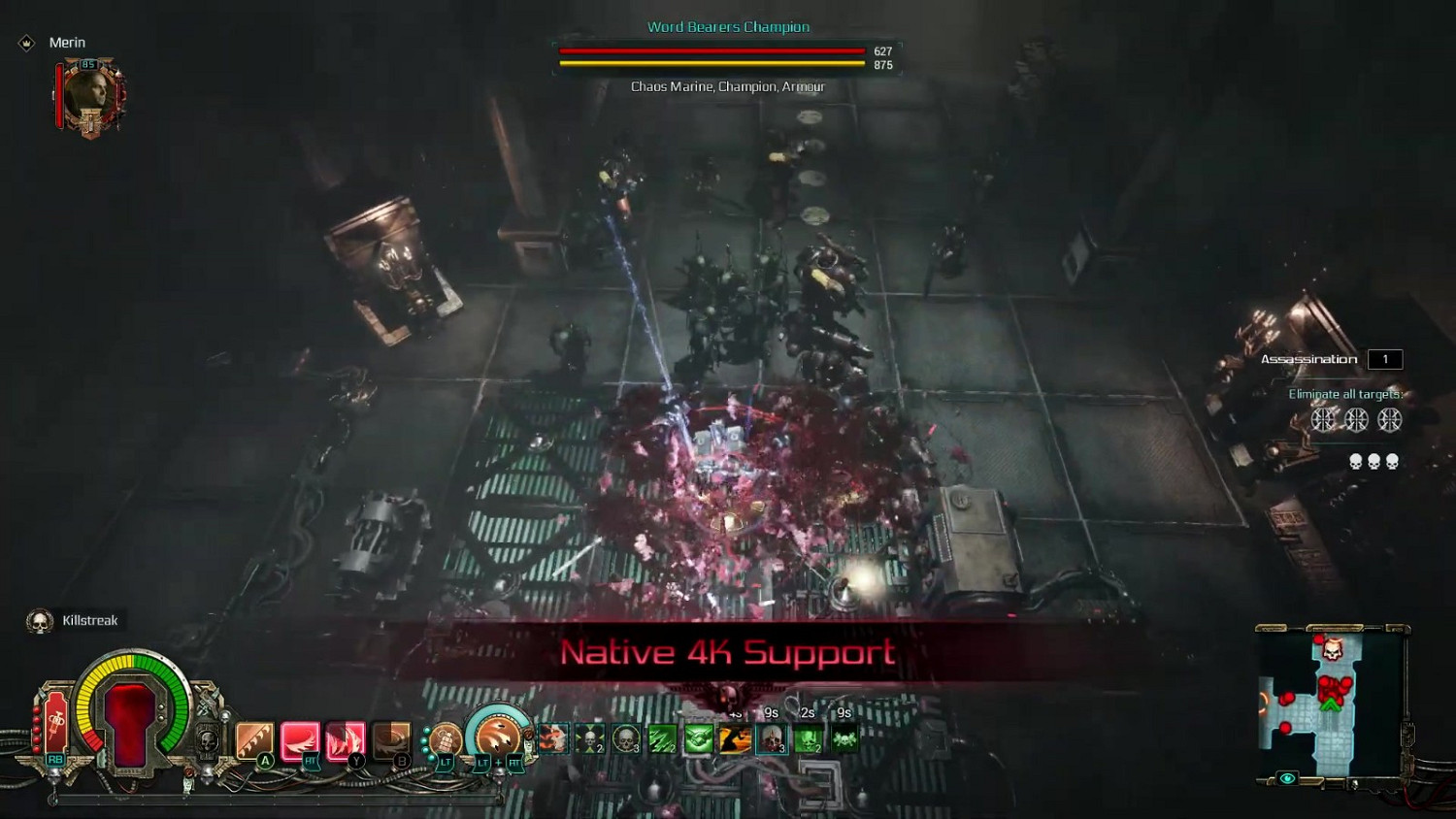Toggle the eye icon on the minimap
1456x819 pixels.
click(x=1286, y=777)
